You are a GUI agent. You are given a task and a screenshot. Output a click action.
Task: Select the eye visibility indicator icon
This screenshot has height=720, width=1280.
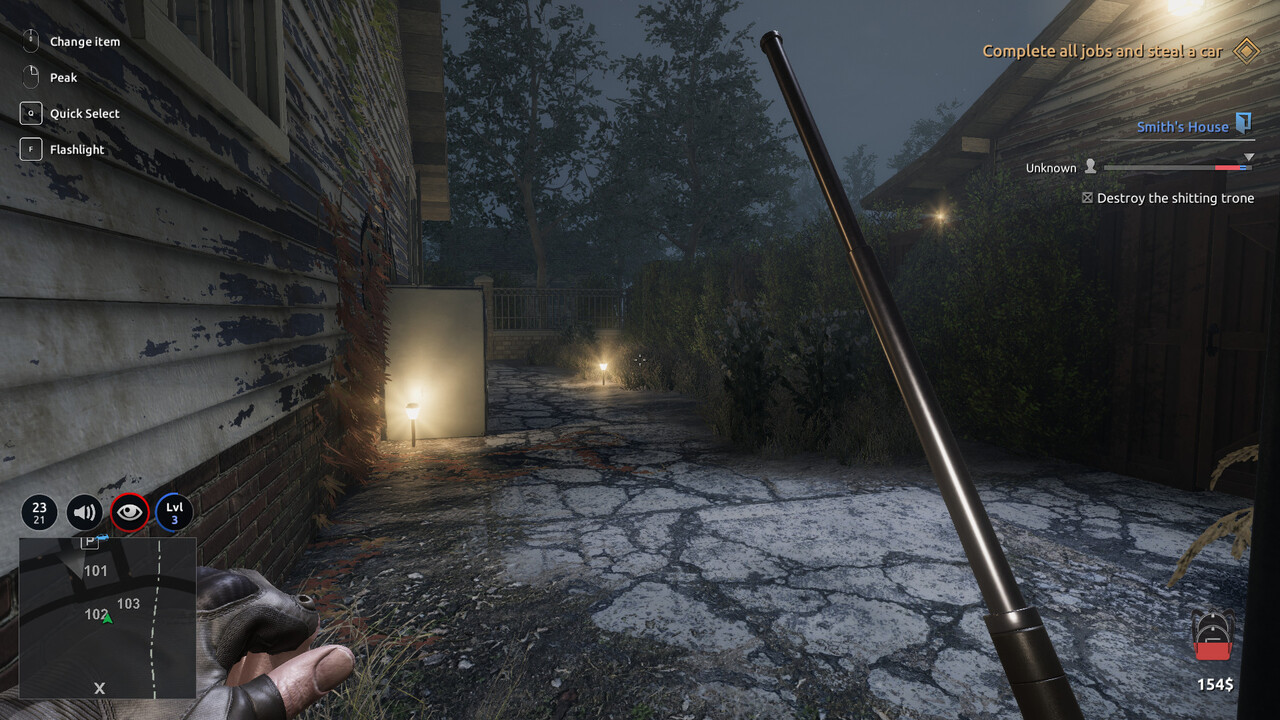point(130,513)
